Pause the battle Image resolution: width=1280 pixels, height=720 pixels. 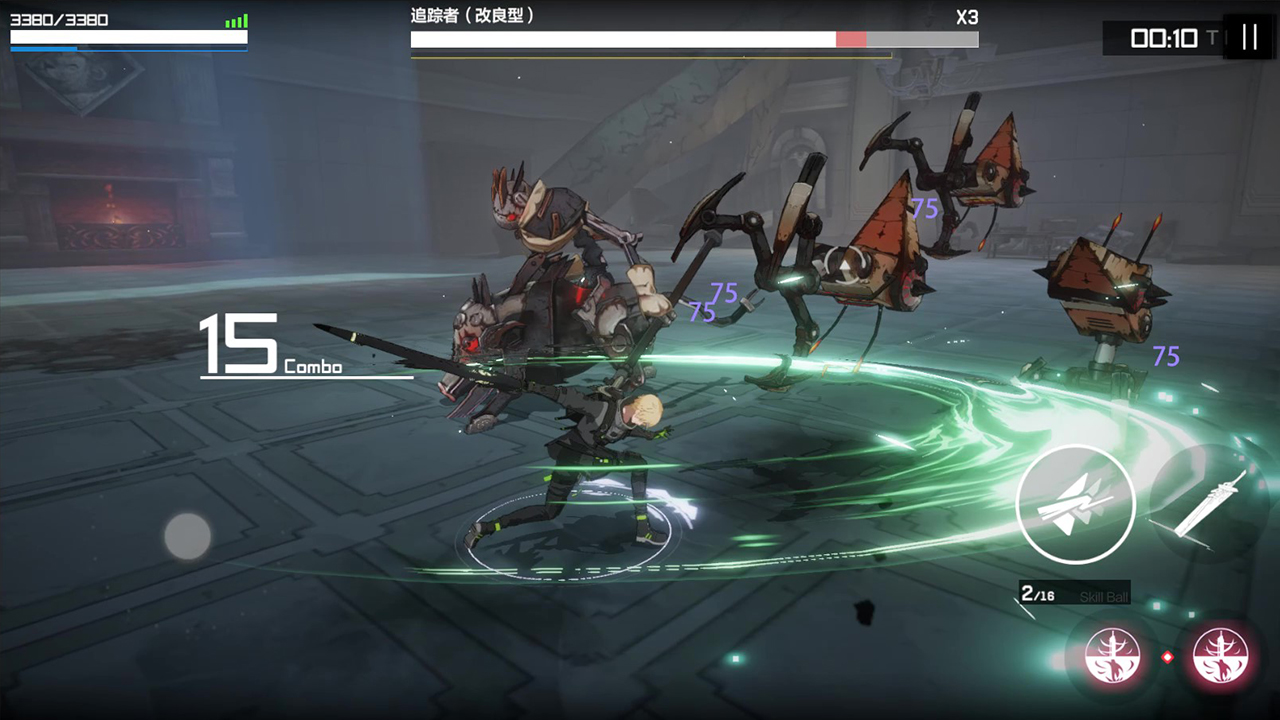(1249, 37)
